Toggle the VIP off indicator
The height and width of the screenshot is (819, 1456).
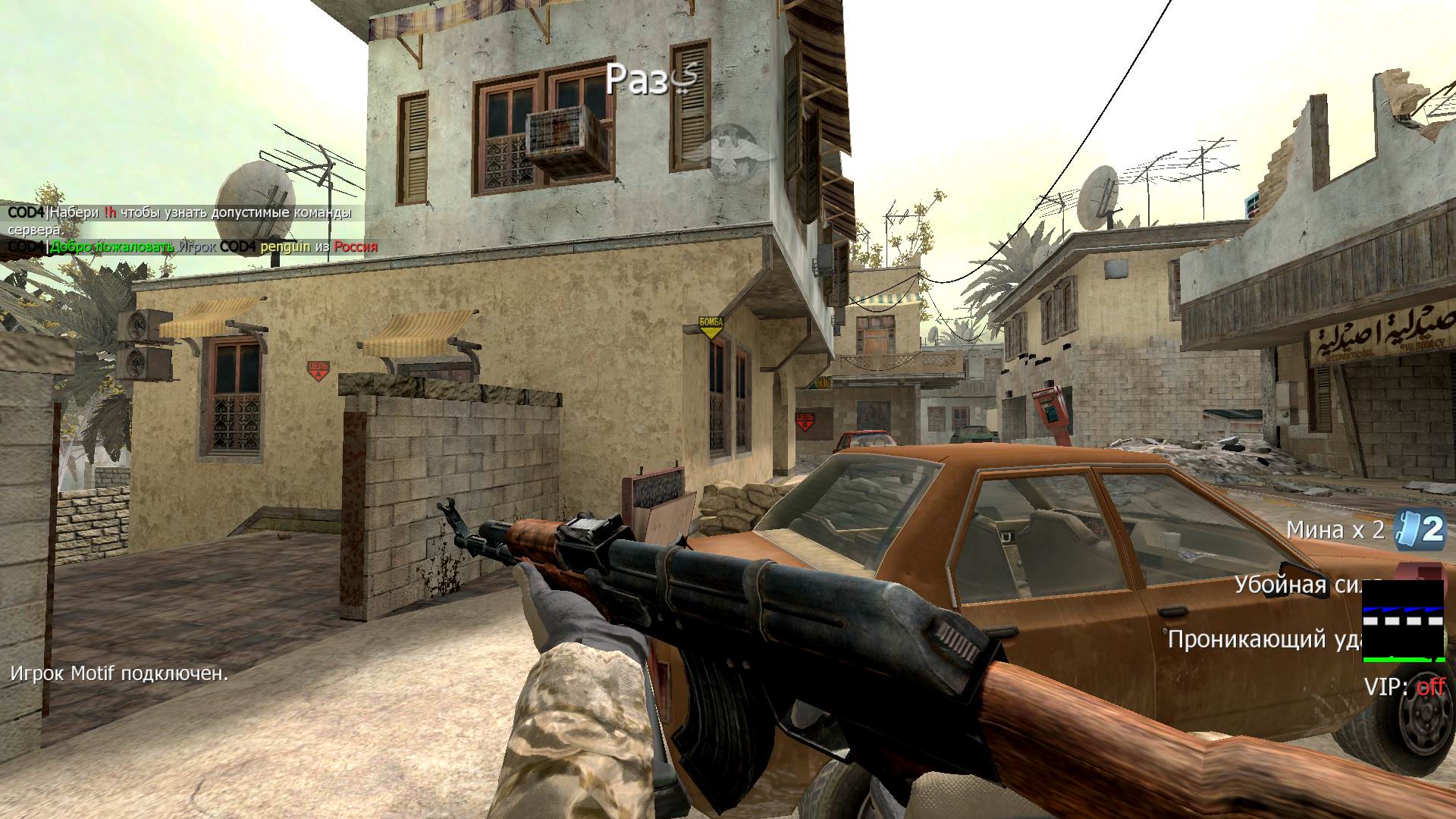[x=1404, y=687]
